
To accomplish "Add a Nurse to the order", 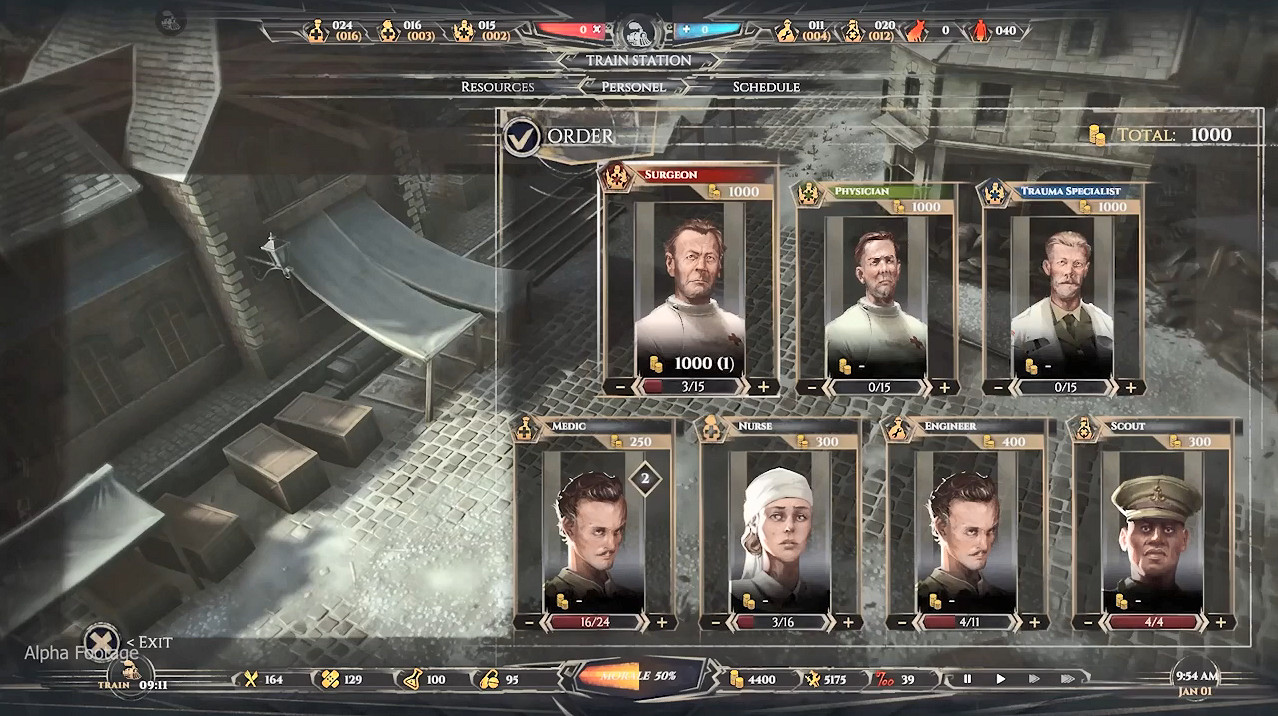I will tap(848, 622).
